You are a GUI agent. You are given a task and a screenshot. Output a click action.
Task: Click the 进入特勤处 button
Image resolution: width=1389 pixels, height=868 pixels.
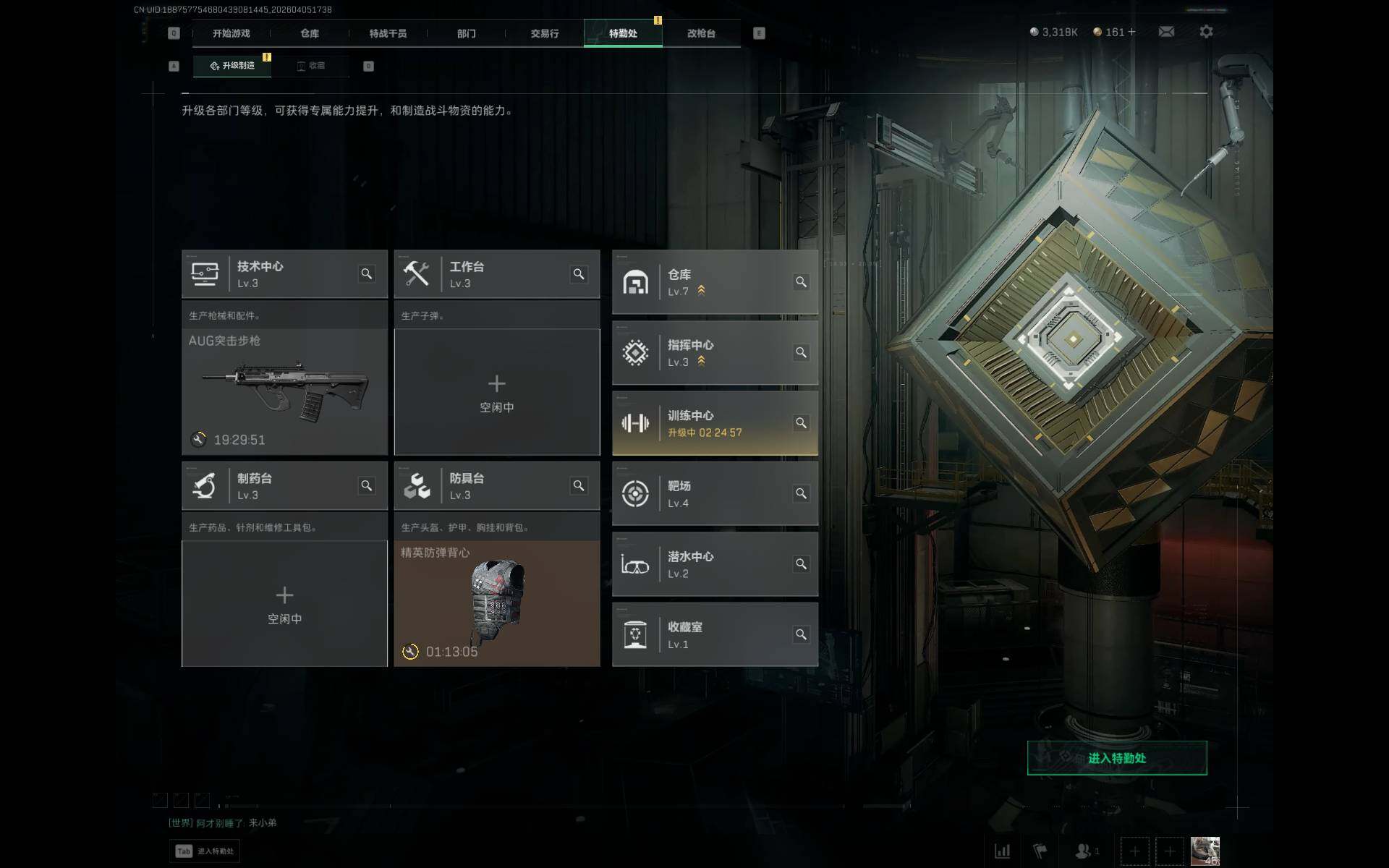pos(1116,758)
